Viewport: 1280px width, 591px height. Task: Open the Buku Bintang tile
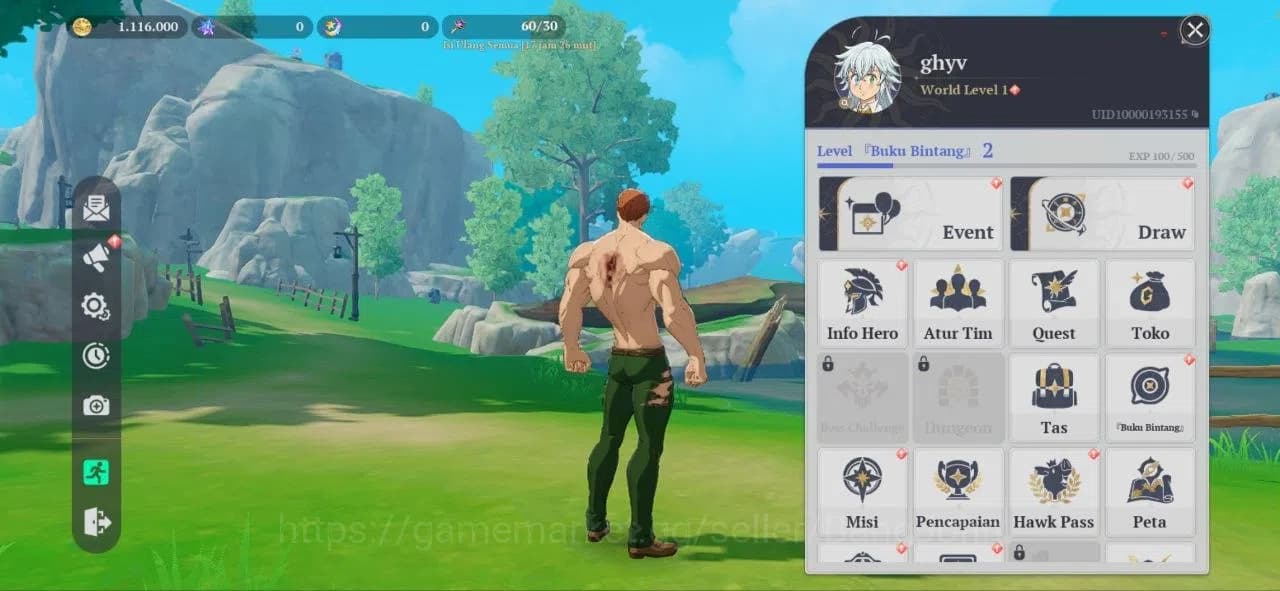point(1150,398)
